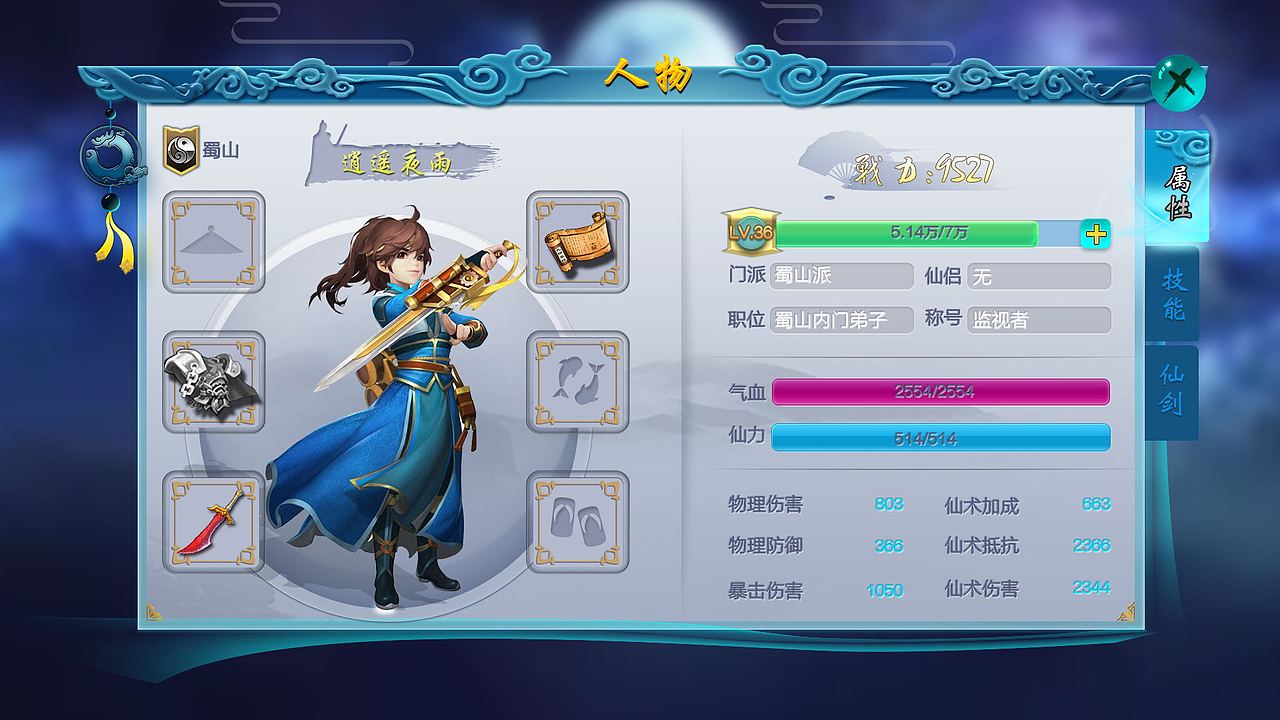The image size is (1280, 720).
Task: Click the 仙侣 field showing 无
Action: 1037,276
